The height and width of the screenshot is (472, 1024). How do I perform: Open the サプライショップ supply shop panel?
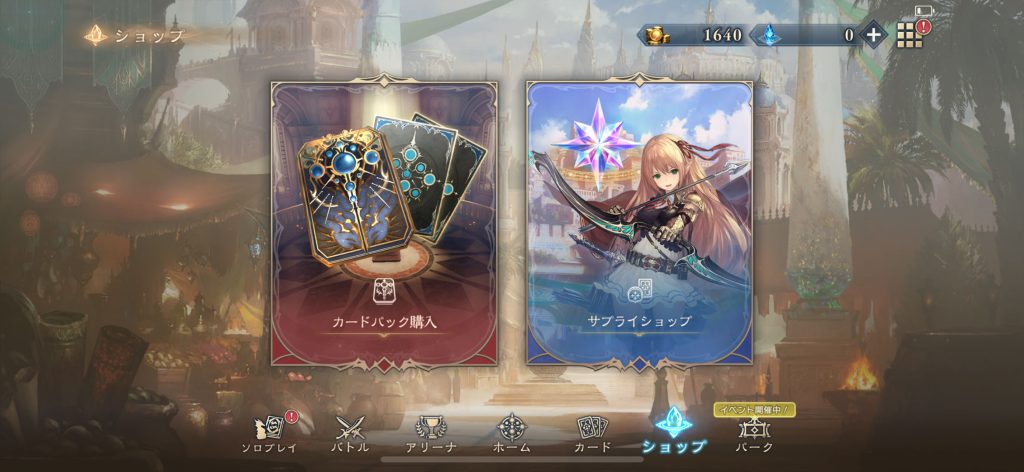[639, 220]
